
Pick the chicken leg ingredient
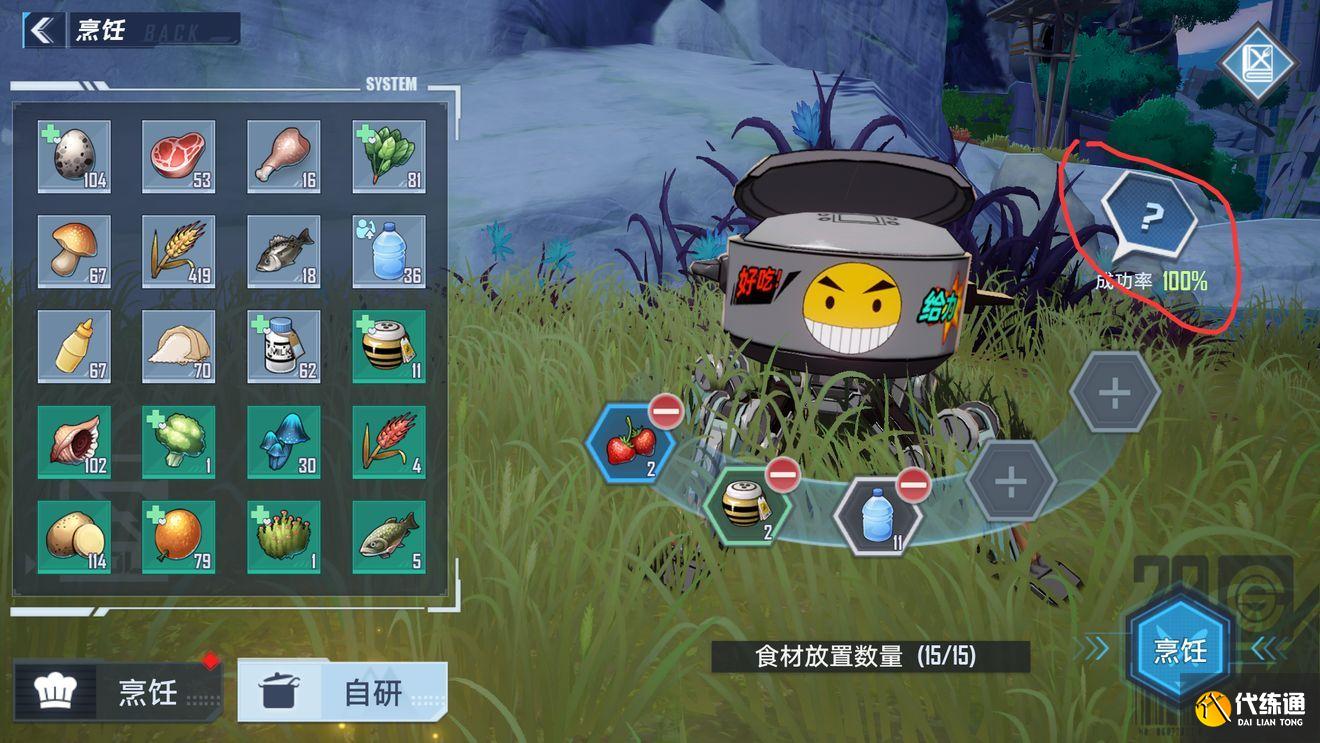click(284, 155)
